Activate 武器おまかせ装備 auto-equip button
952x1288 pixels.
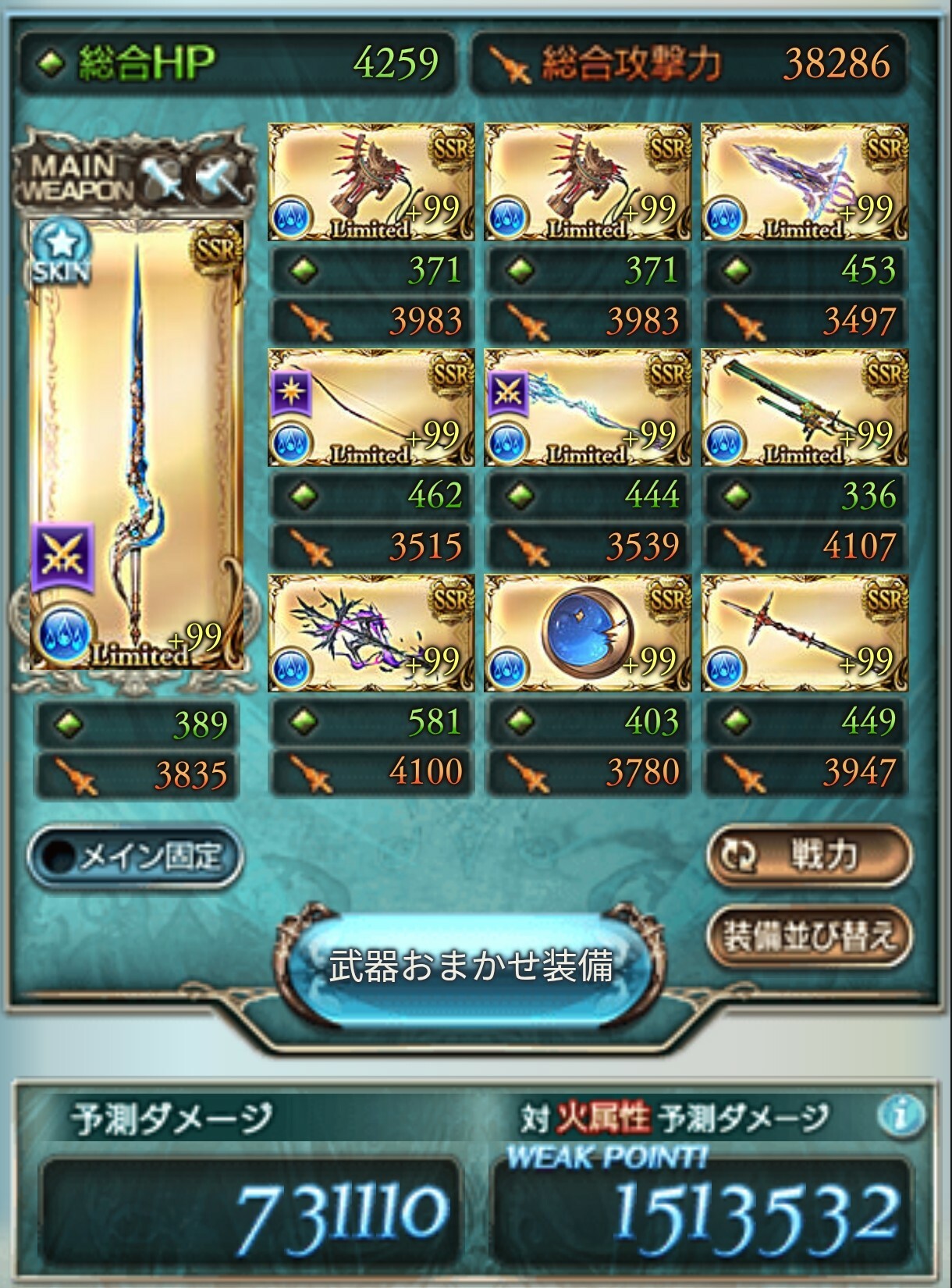tap(471, 966)
